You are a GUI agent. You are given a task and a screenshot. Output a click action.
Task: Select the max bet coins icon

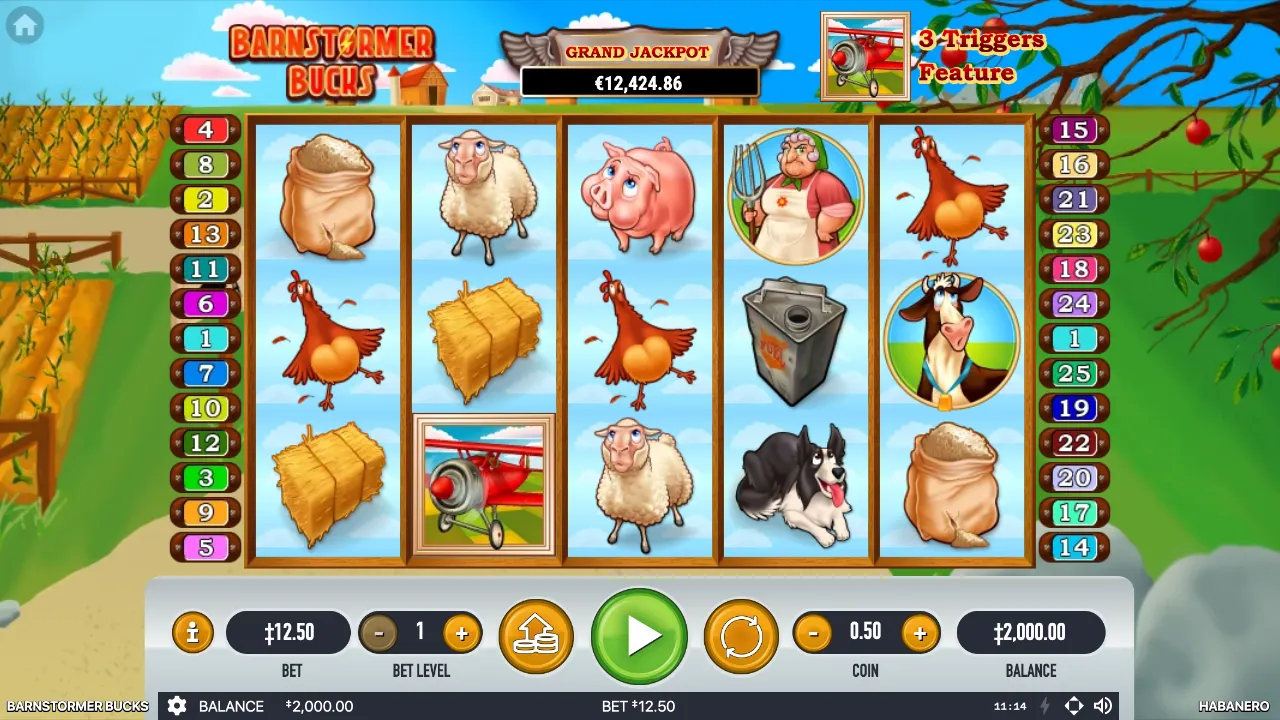537,634
